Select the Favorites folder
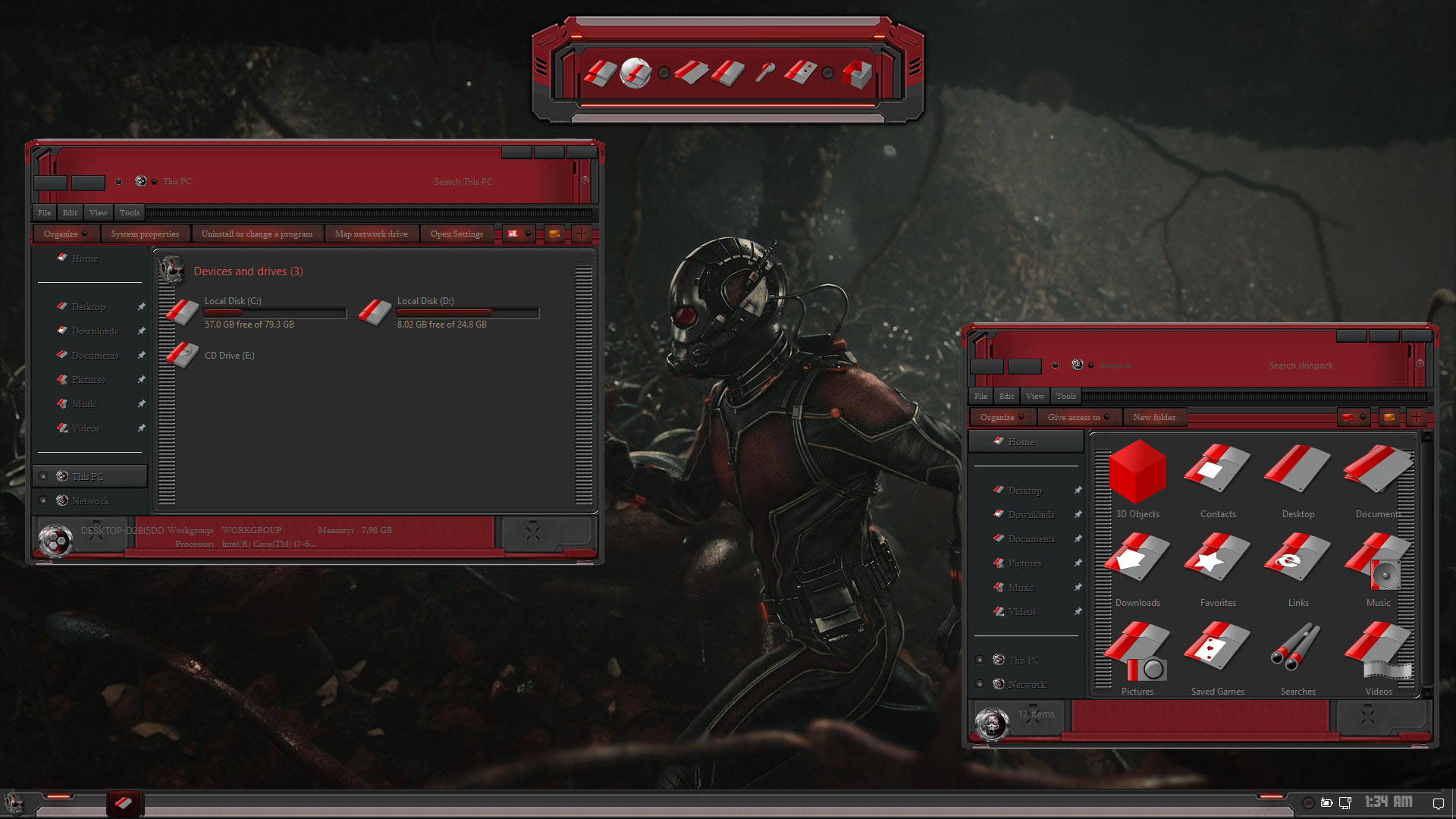The height and width of the screenshot is (819, 1456). coord(1218,568)
